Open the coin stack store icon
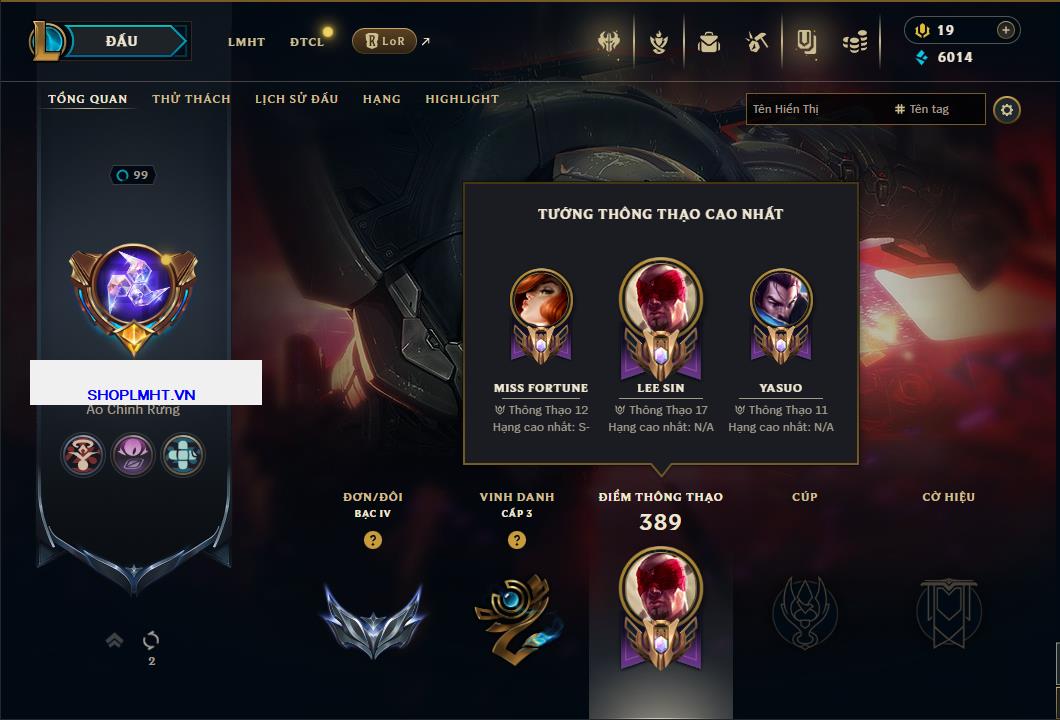1060x720 pixels. [x=854, y=42]
